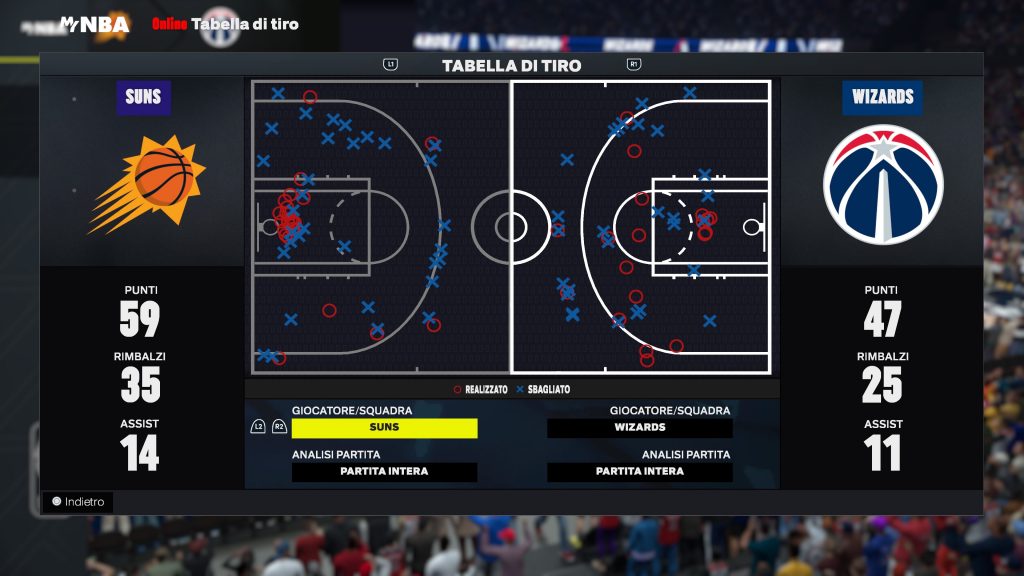The height and width of the screenshot is (576, 1024).
Task: Go back with the Indietro button
Action: pyautogui.click(x=78, y=502)
